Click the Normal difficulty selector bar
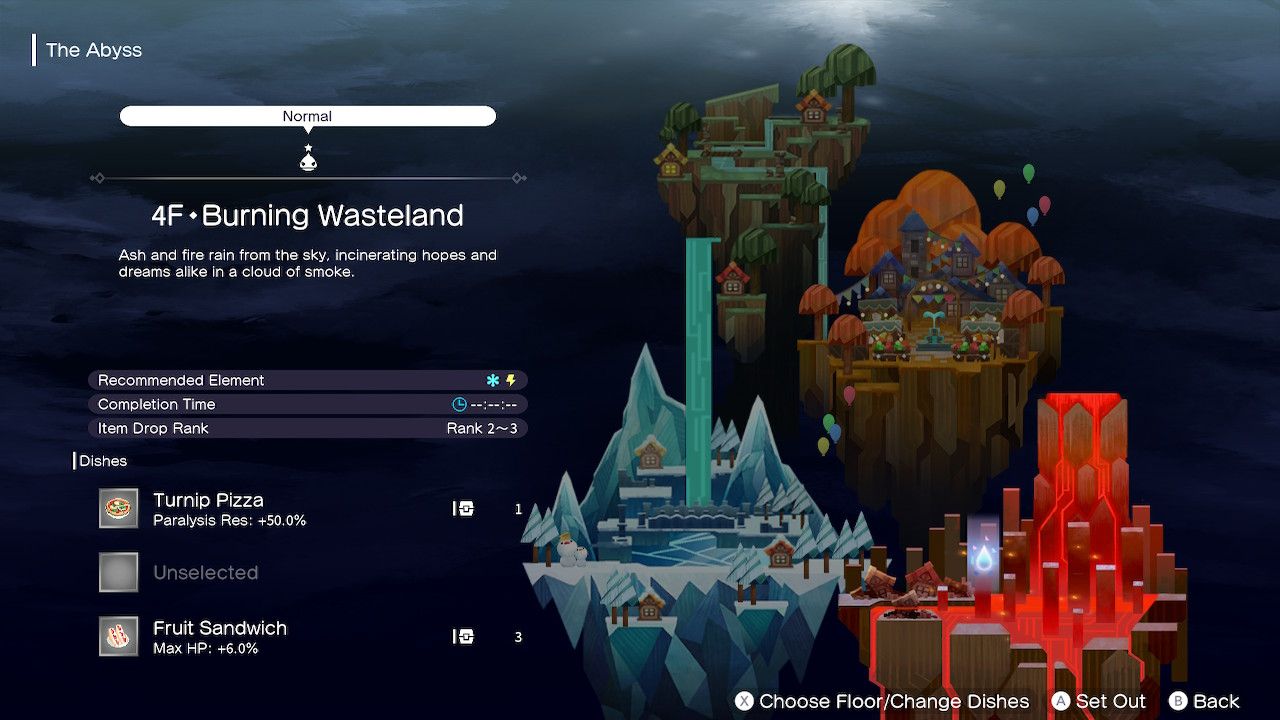This screenshot has height=720, width=1280. pos(307,116)
